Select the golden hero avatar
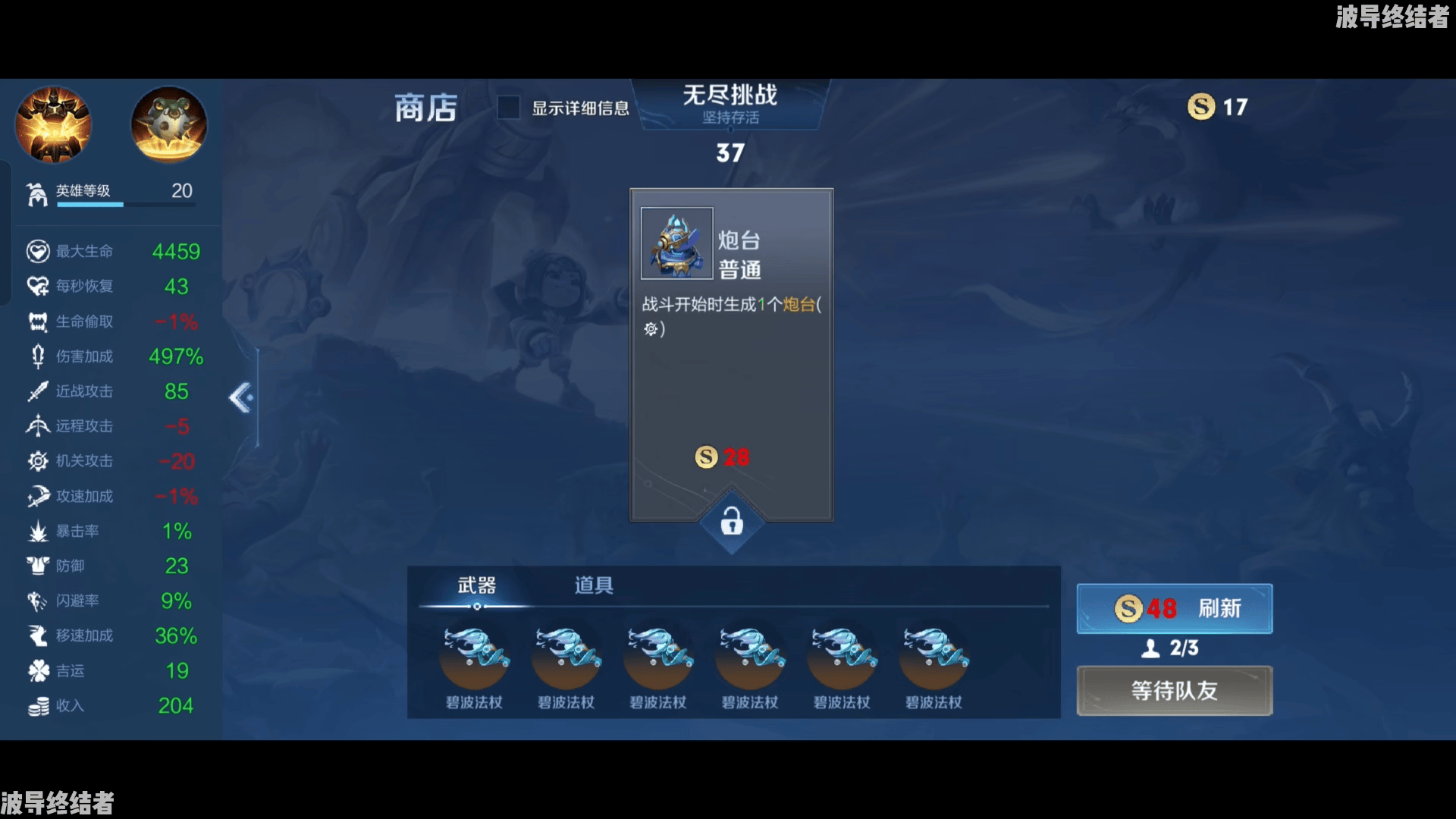The height and width of the screenshot is (819, 1456). (x=52, y=124)
